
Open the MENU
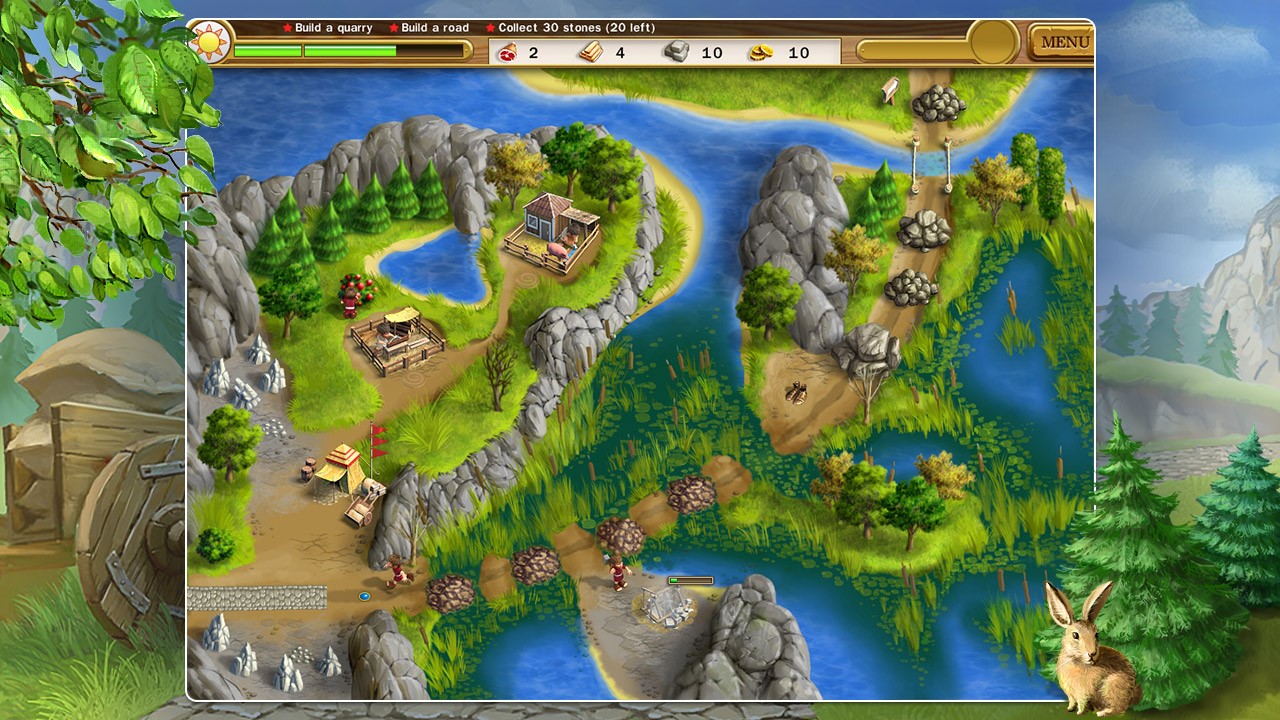tap(1064, 41)
